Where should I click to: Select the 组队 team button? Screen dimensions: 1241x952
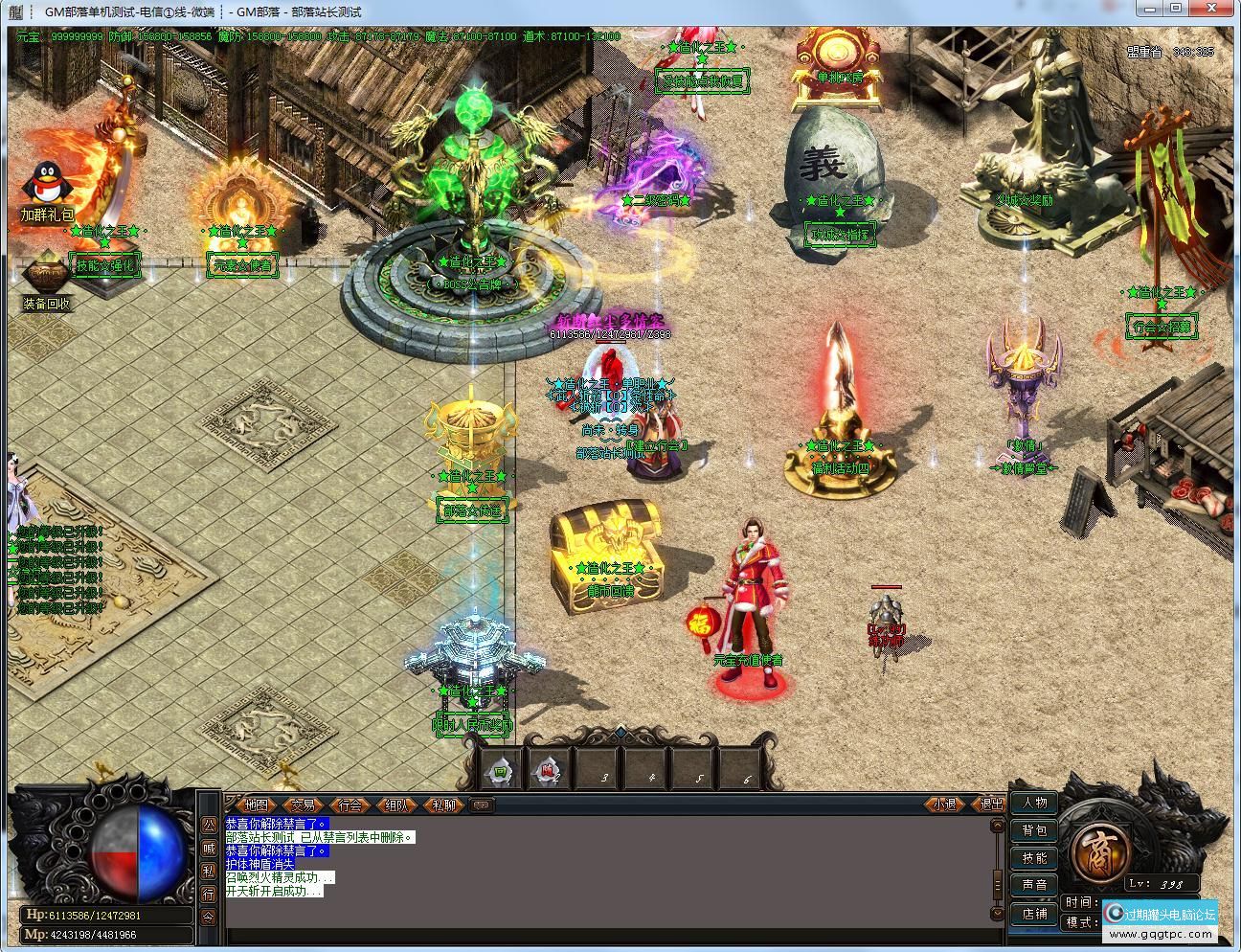coord(396,805)
